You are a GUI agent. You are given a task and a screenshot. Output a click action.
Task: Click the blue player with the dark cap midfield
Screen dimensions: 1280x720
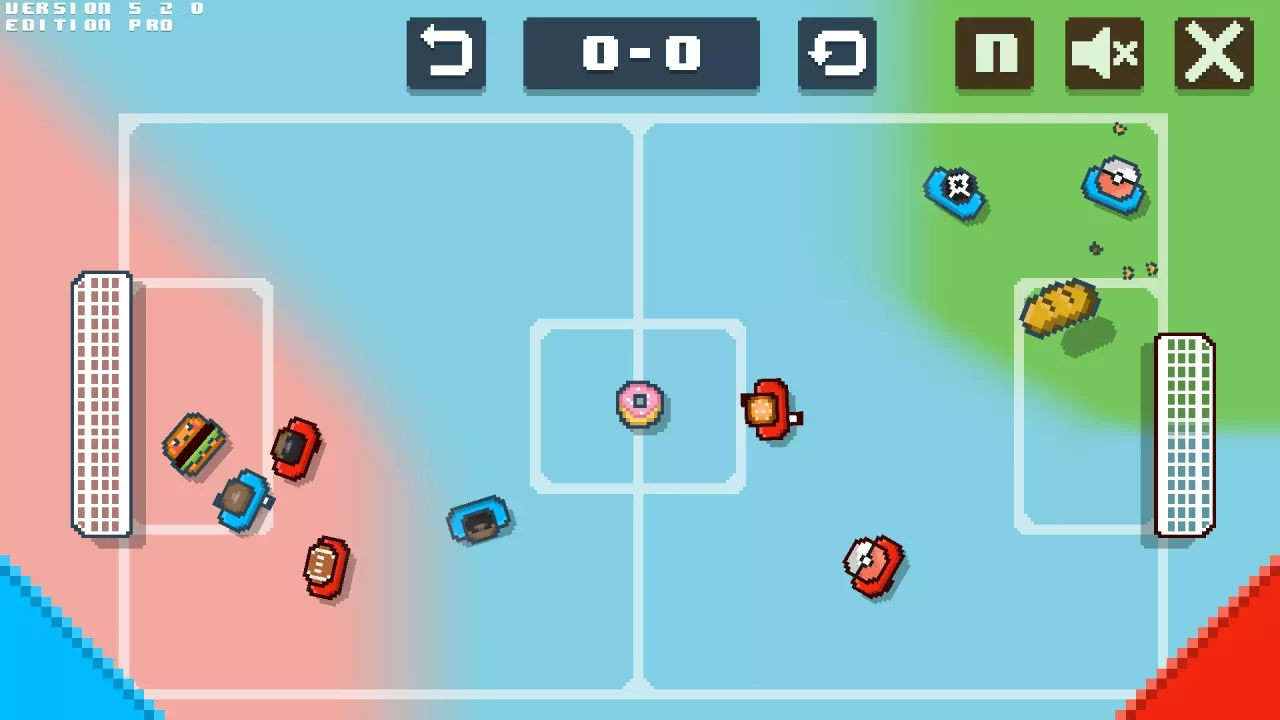[x=480, y=518]
